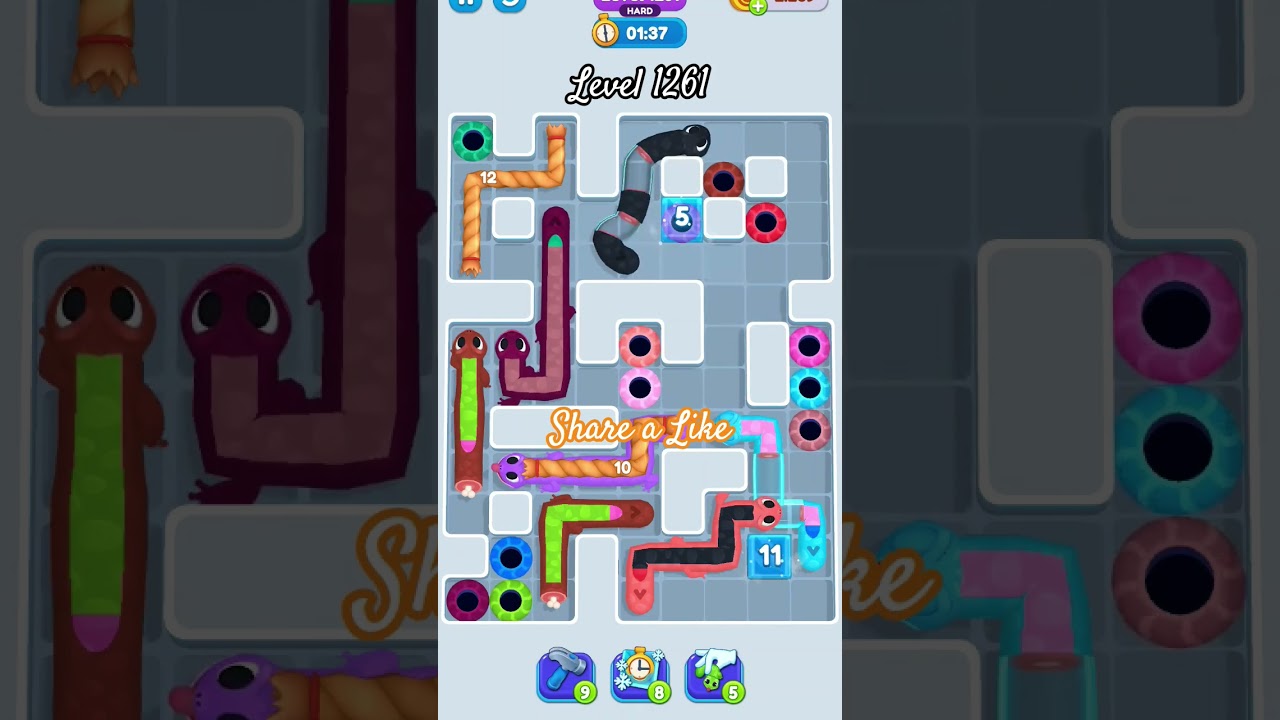Click the purple HARD difficulty badge
Image resolution: width=1280 pixels, height=720 pixels.
(638, 10)
